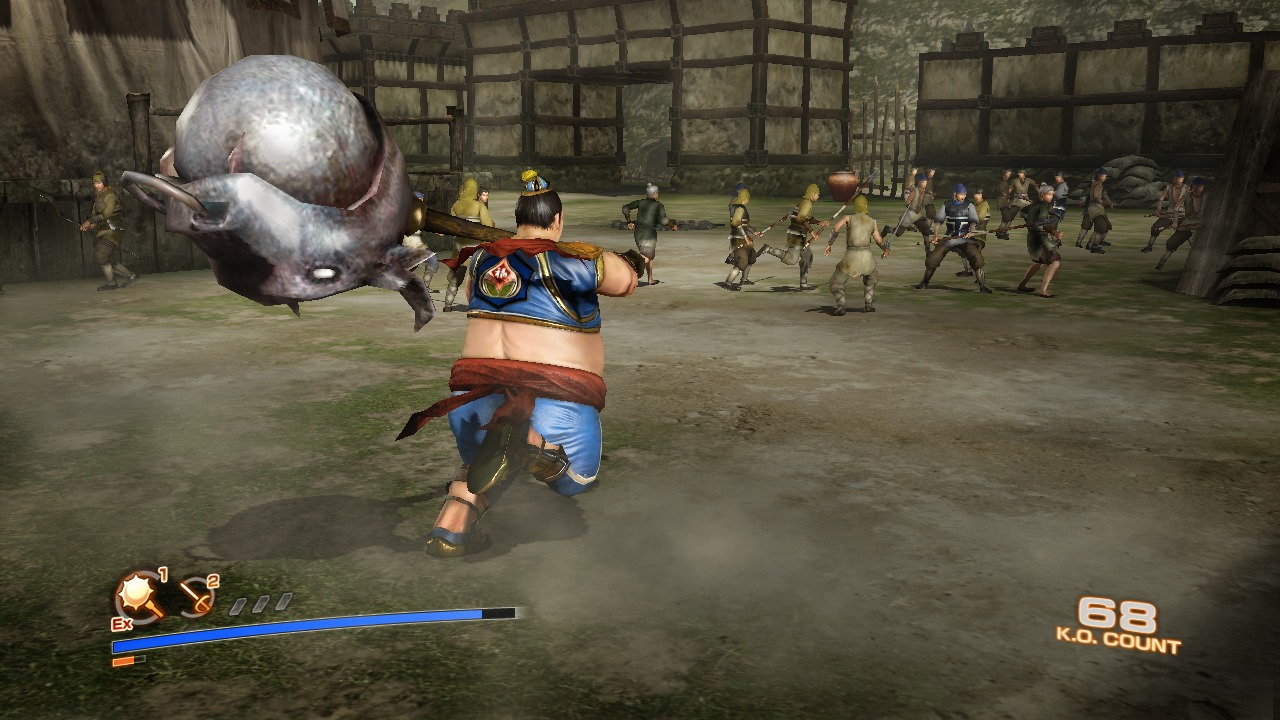Toggle the number 2 badge on weapon slot
The width and height of the screenshot is (1280, 720).
pyautogui.click(x=213, y=580)
